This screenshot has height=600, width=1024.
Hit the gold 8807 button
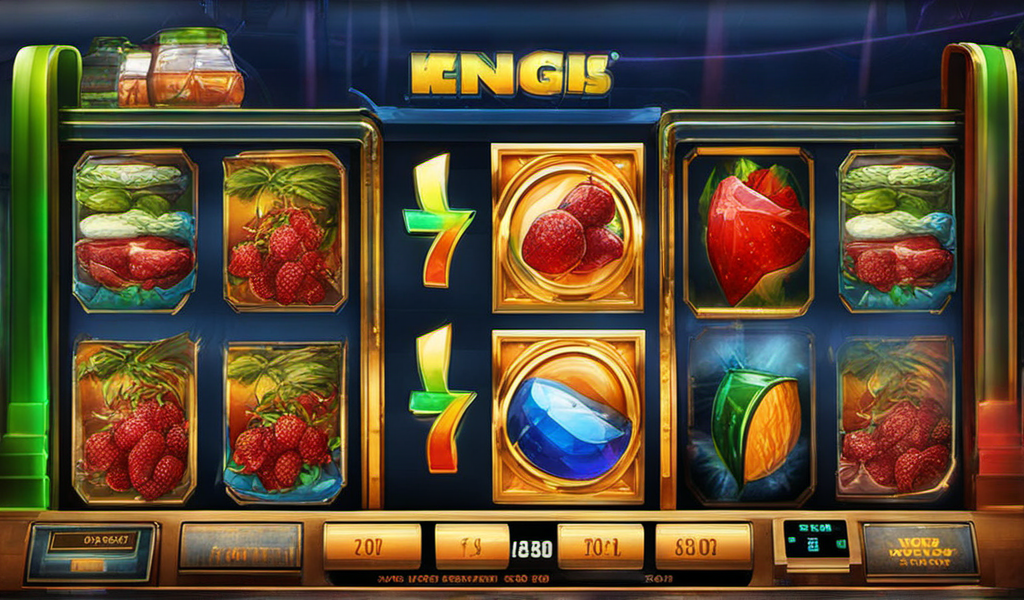[x=703, y=546]
